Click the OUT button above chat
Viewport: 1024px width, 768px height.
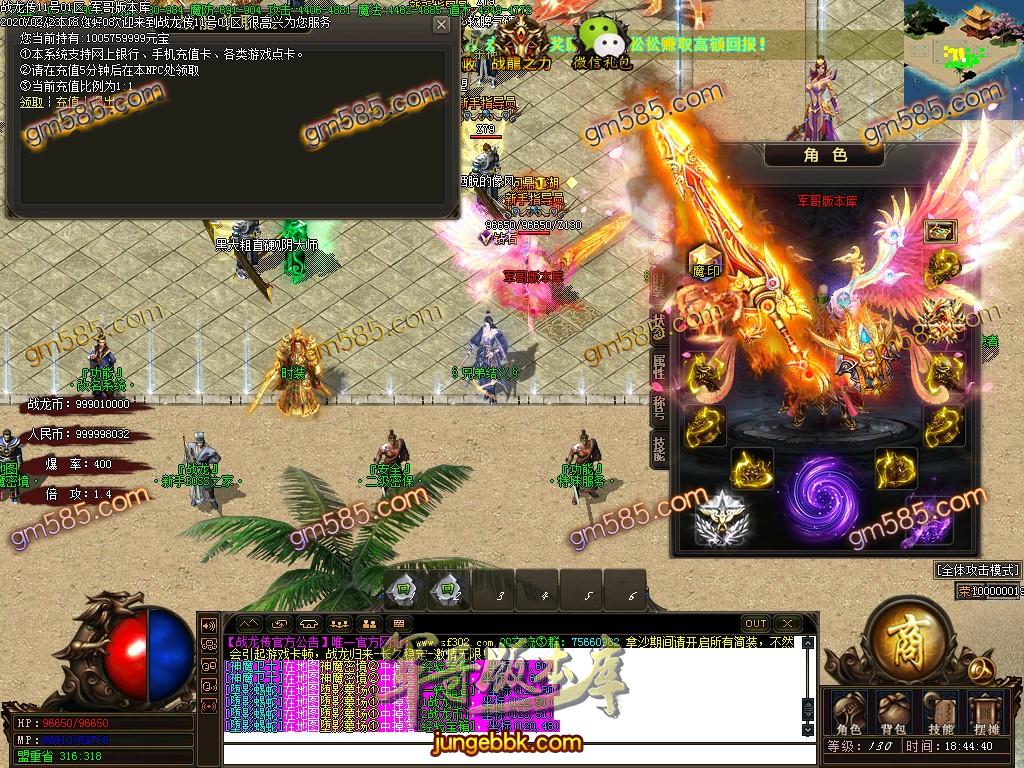click(x=756, y=624)
